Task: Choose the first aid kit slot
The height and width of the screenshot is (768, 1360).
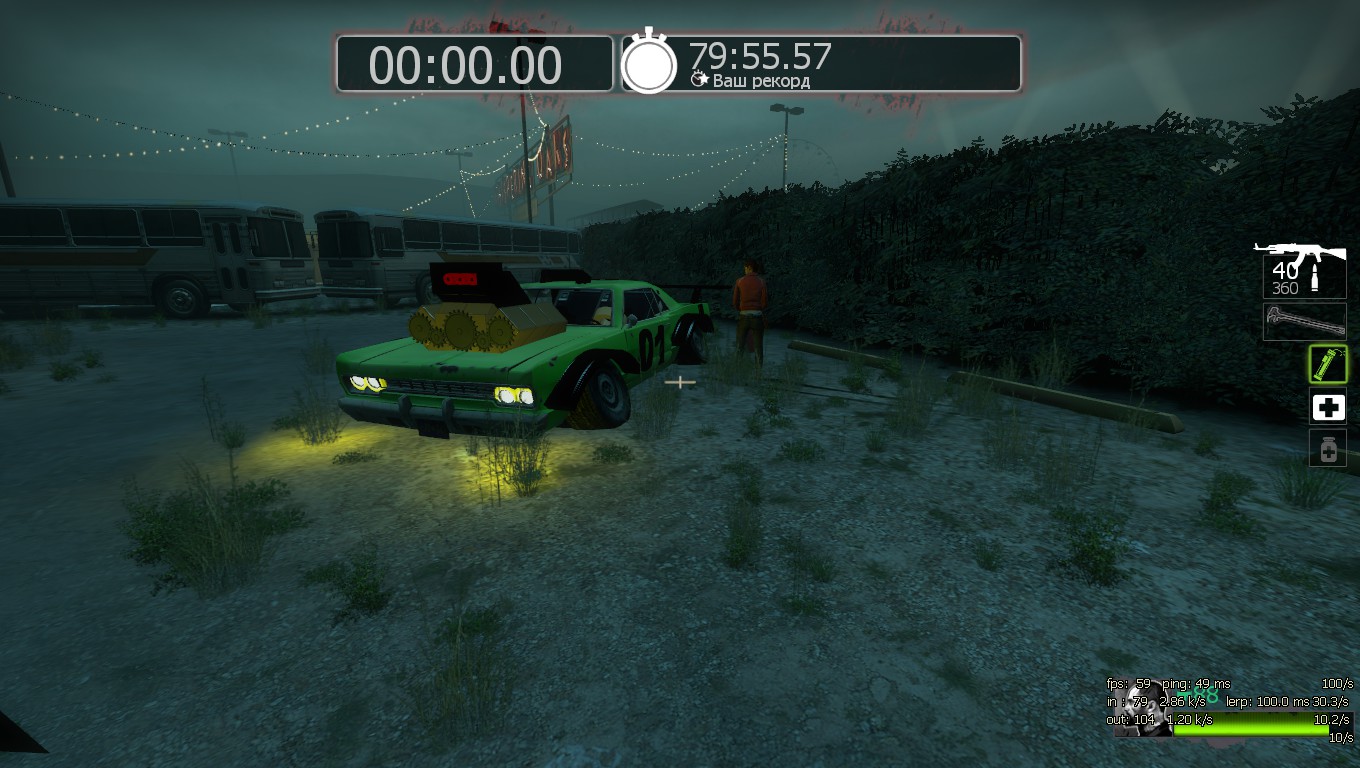Action: pos(1328,407)
